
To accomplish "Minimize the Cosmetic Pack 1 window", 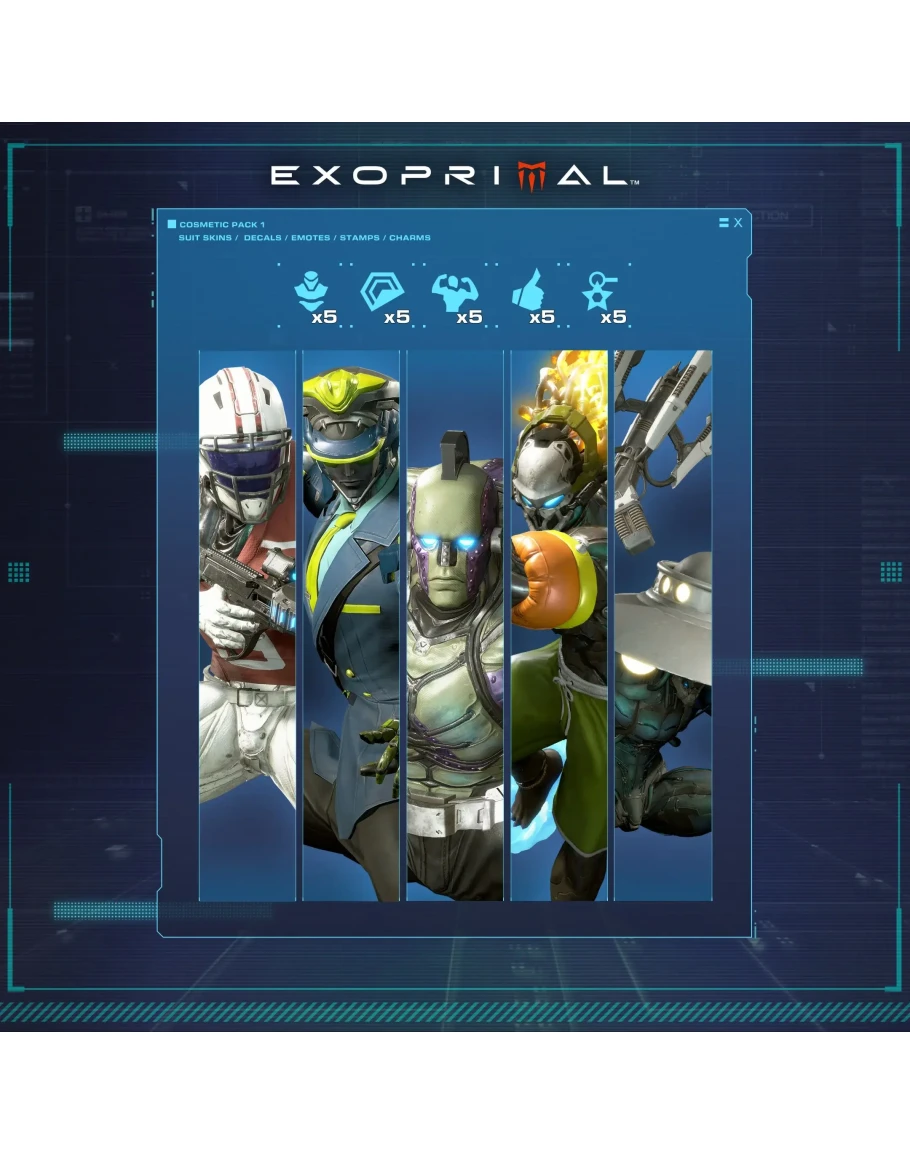I will click(724, 223).
